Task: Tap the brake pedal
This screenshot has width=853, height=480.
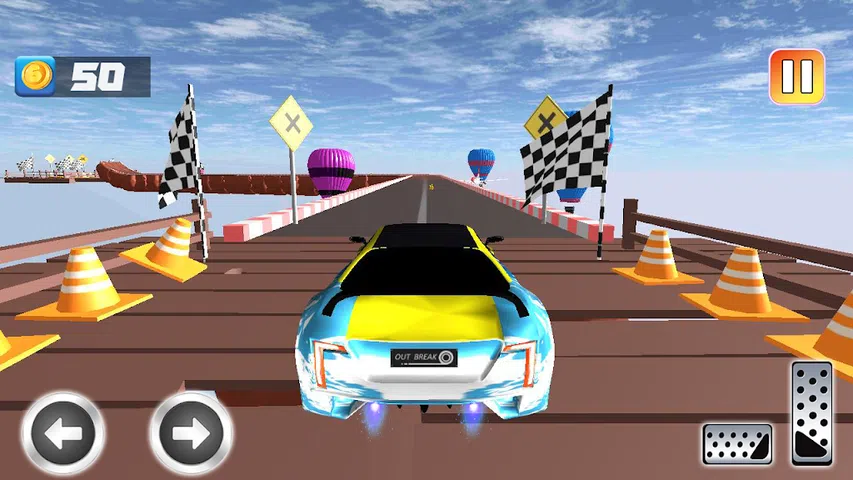Action: (x=737, y=444)
